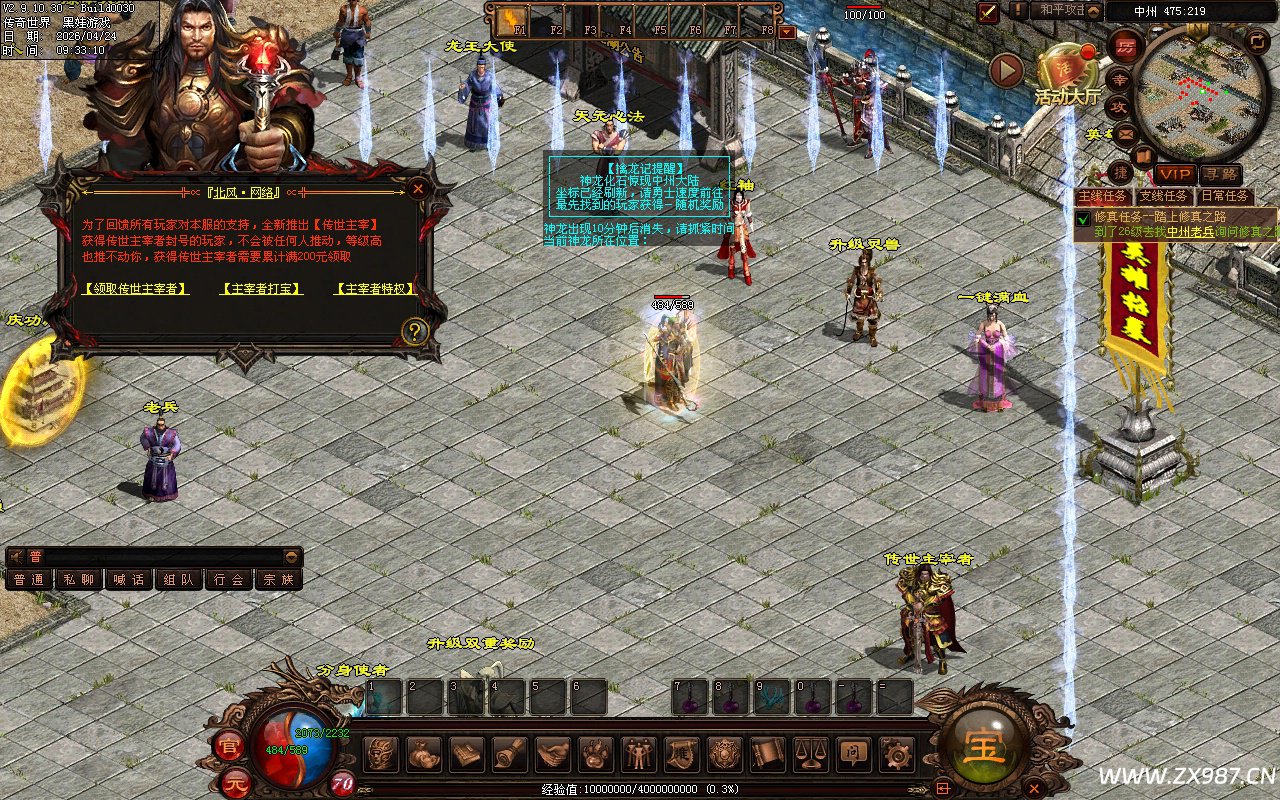Image resolution: width=1280 pixels, height=800 pixels.
Task: Open the 宗族 chat channel
Action: [279, 579]
